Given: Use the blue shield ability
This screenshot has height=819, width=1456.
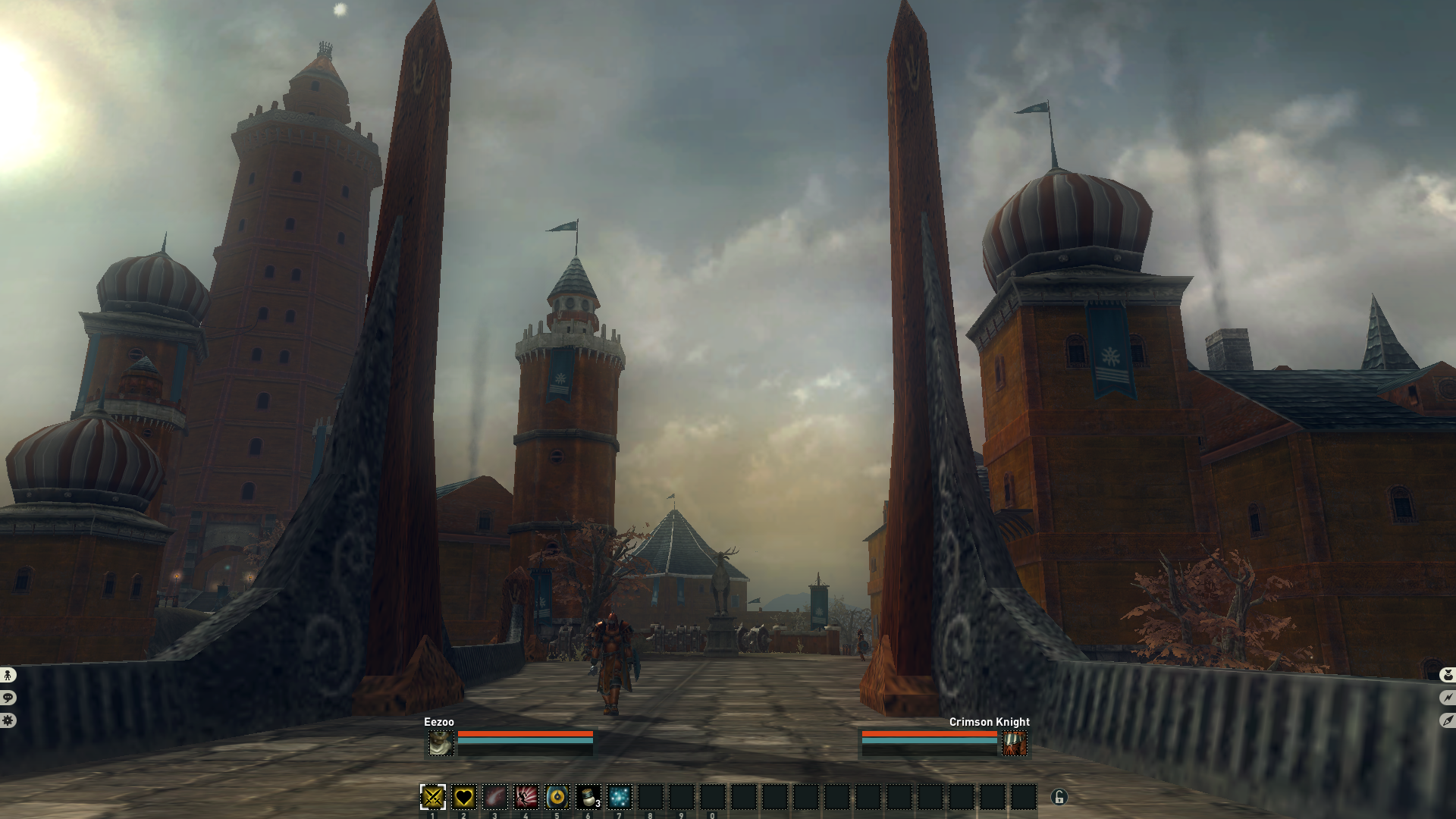Looking at the screenshot, I should pyautogui.click(x=557, y=797).
